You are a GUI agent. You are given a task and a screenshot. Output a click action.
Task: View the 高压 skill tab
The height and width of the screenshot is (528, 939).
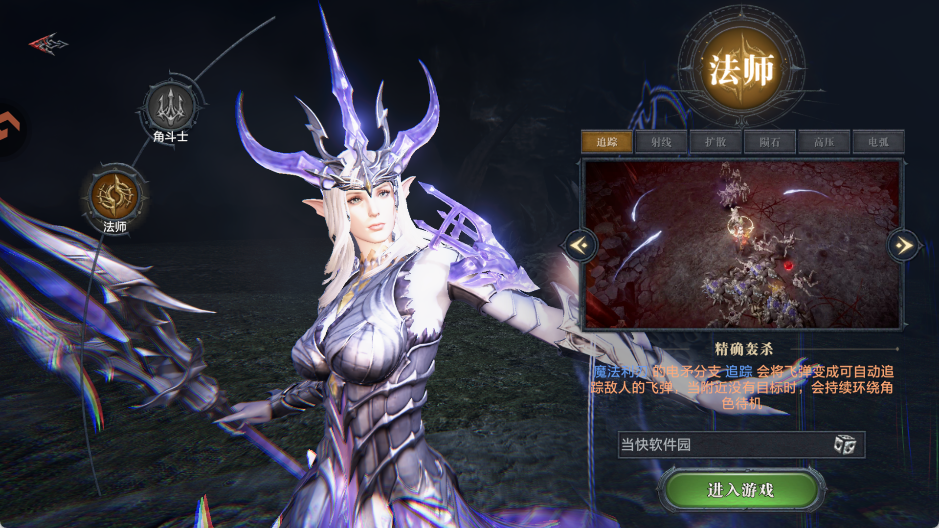tap(824, 142)
